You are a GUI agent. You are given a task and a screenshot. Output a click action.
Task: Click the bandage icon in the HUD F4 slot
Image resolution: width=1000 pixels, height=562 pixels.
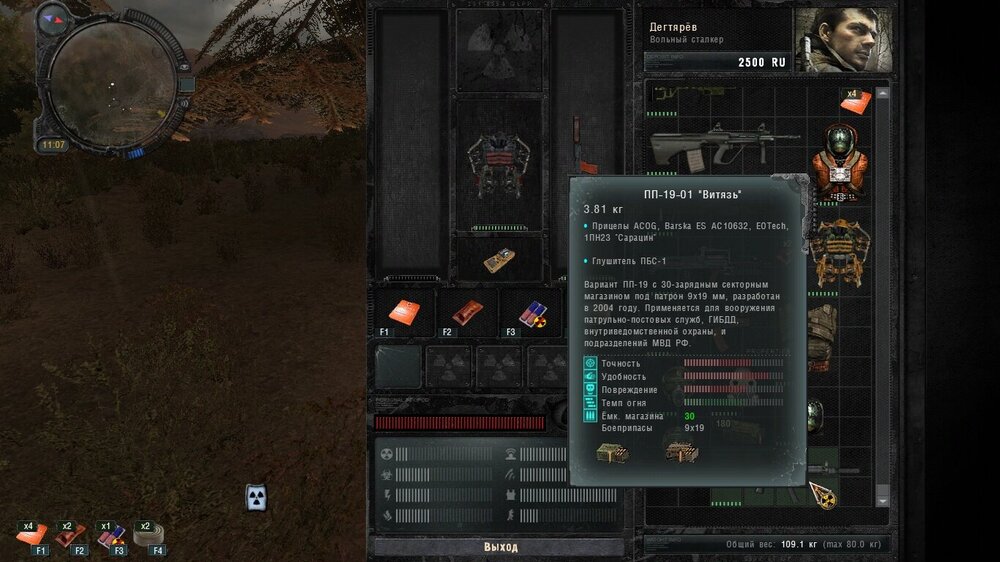[148, 535]
